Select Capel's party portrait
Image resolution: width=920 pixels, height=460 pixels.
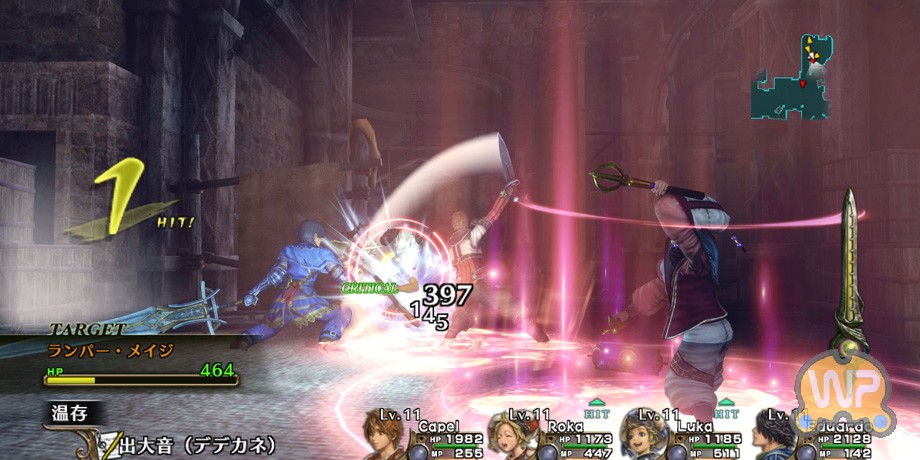(x=384, y=437)
